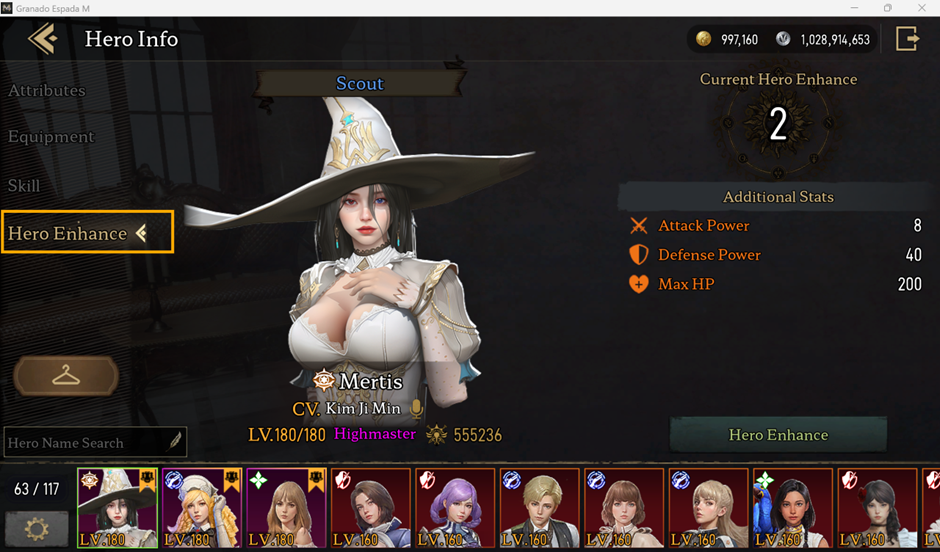Show the Skill tab

pyautogui.click(x=24, y=185)
